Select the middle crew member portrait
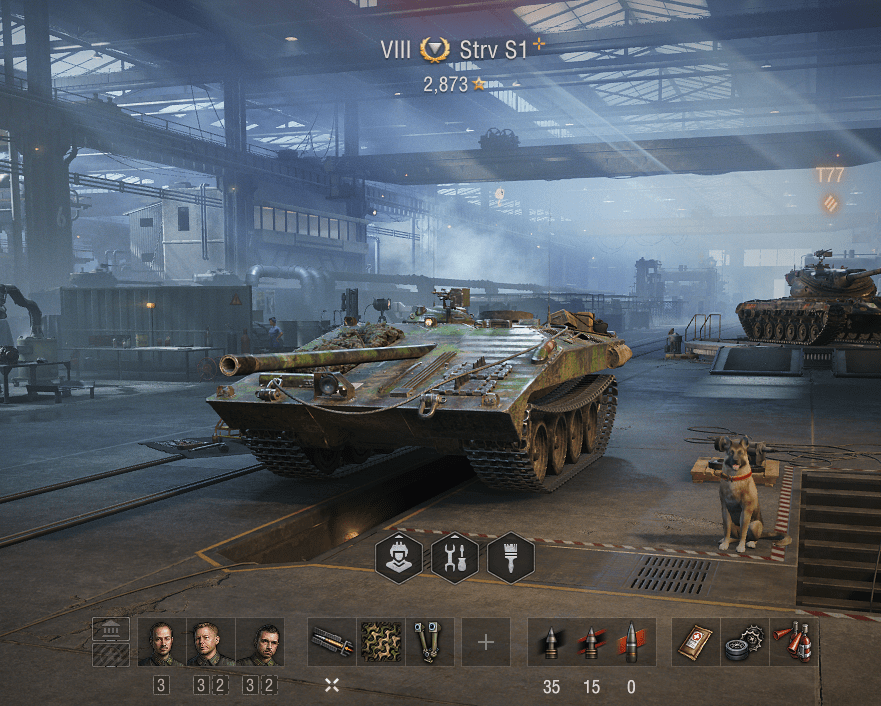881x706 pixels. [210, 642]
